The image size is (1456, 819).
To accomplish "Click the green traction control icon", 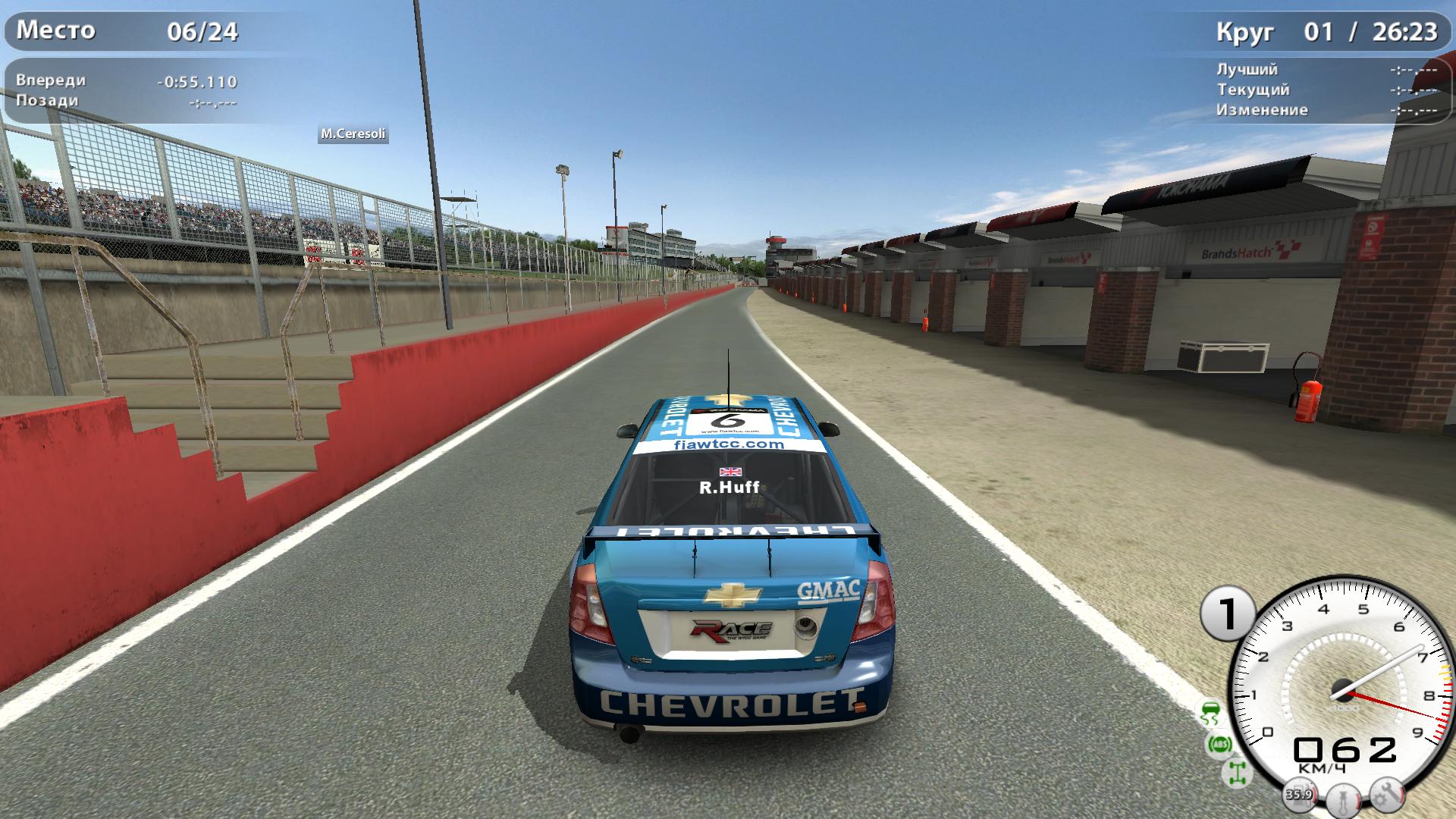I will (1210, 714).
